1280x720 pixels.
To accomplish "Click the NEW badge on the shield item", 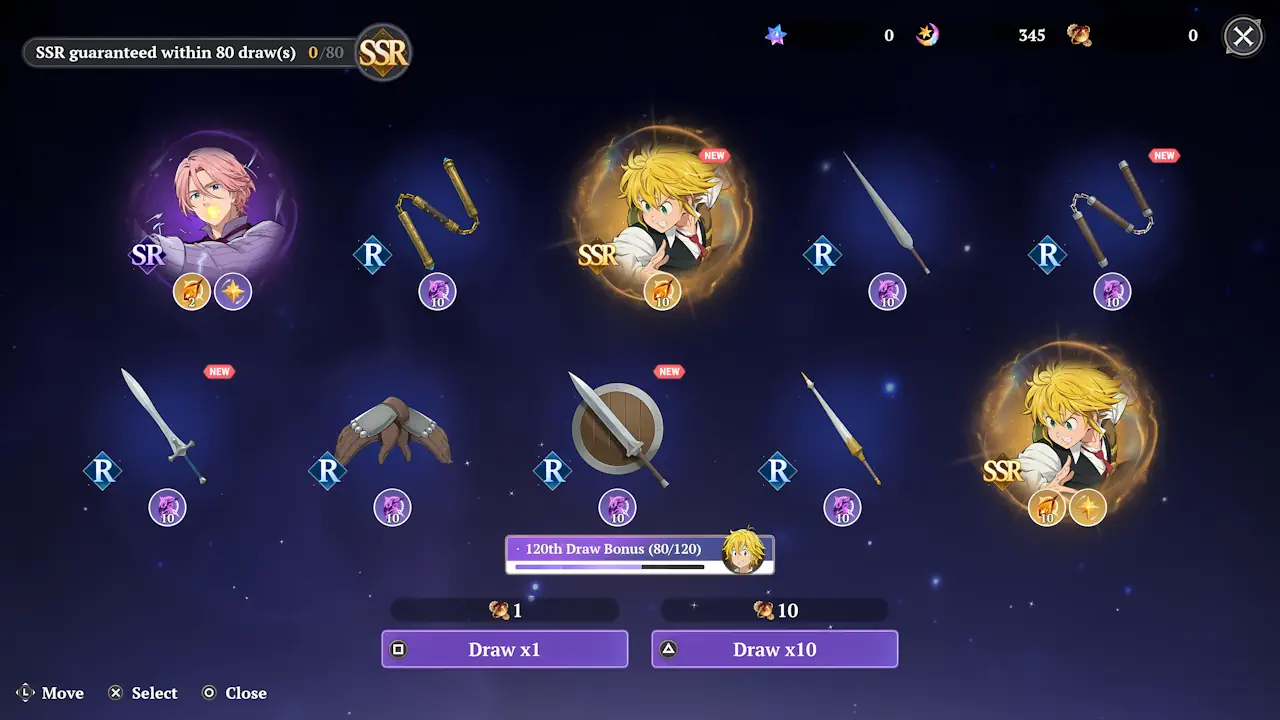I will point(669,371).
